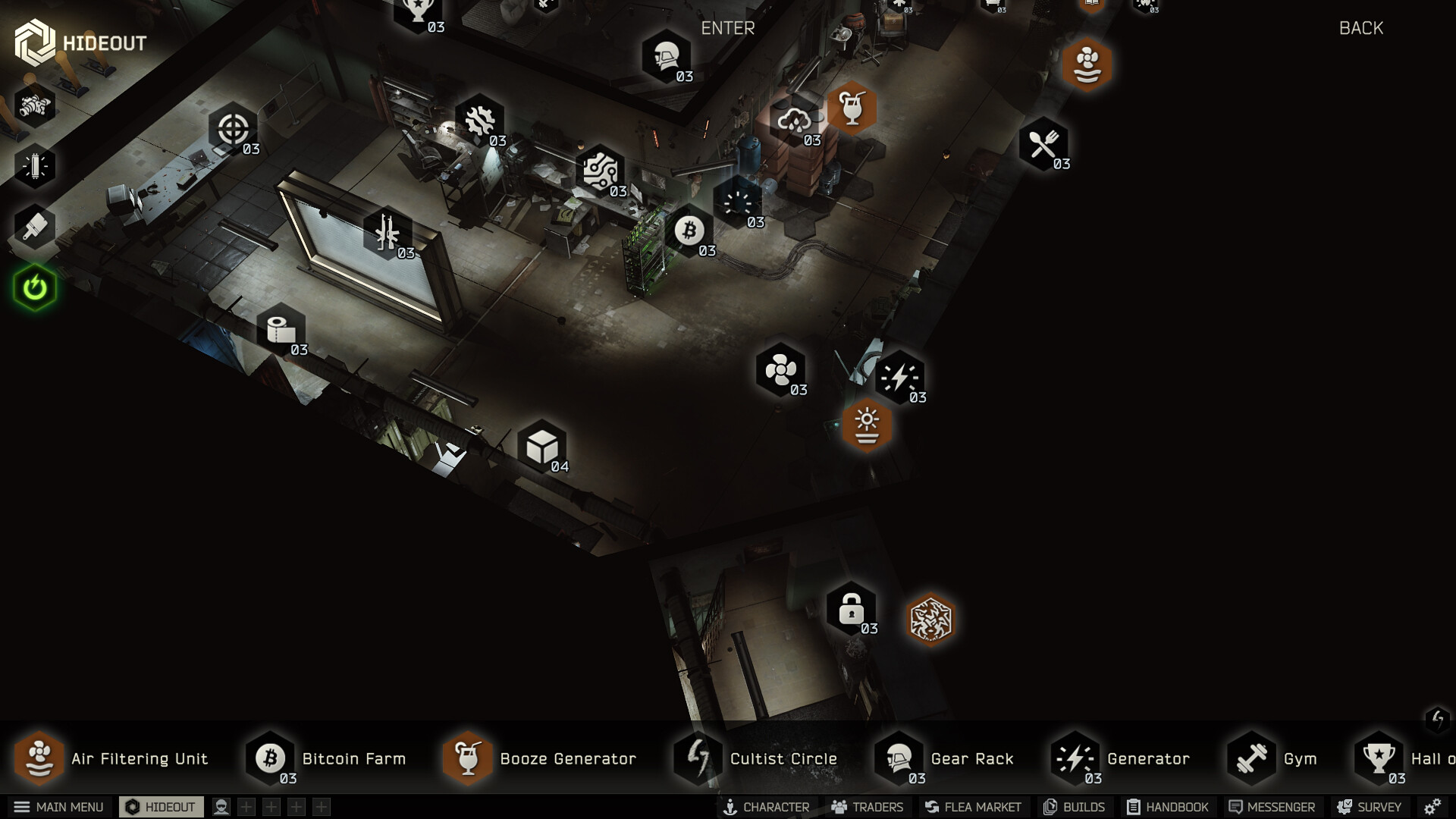1456x819 pixels.
Task: Open the game settings gear in bottom right
Action: pyautogui.click(x=1432, y=807)
